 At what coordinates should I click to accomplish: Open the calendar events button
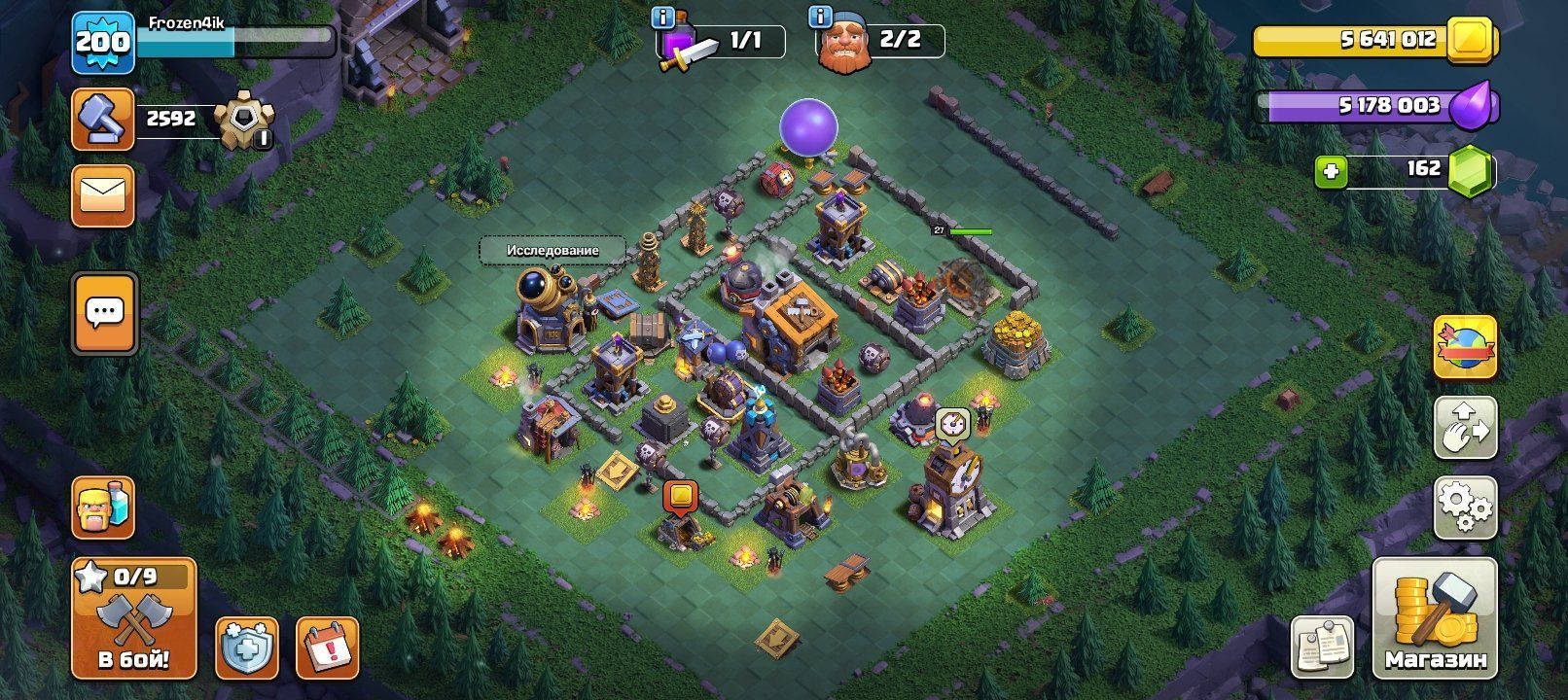click(327, 647)
